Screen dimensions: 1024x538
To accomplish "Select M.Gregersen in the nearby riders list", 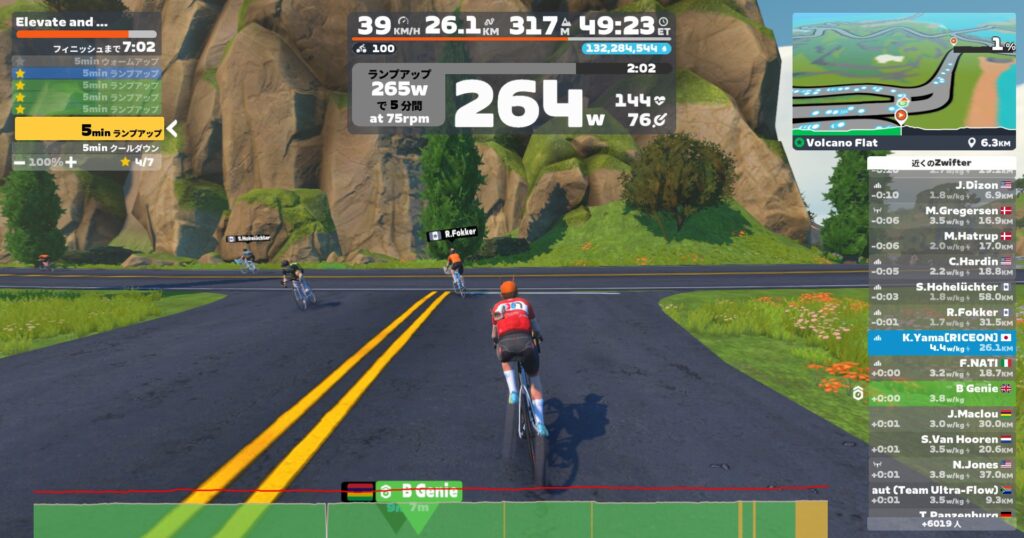I will [x=940, y=216].
